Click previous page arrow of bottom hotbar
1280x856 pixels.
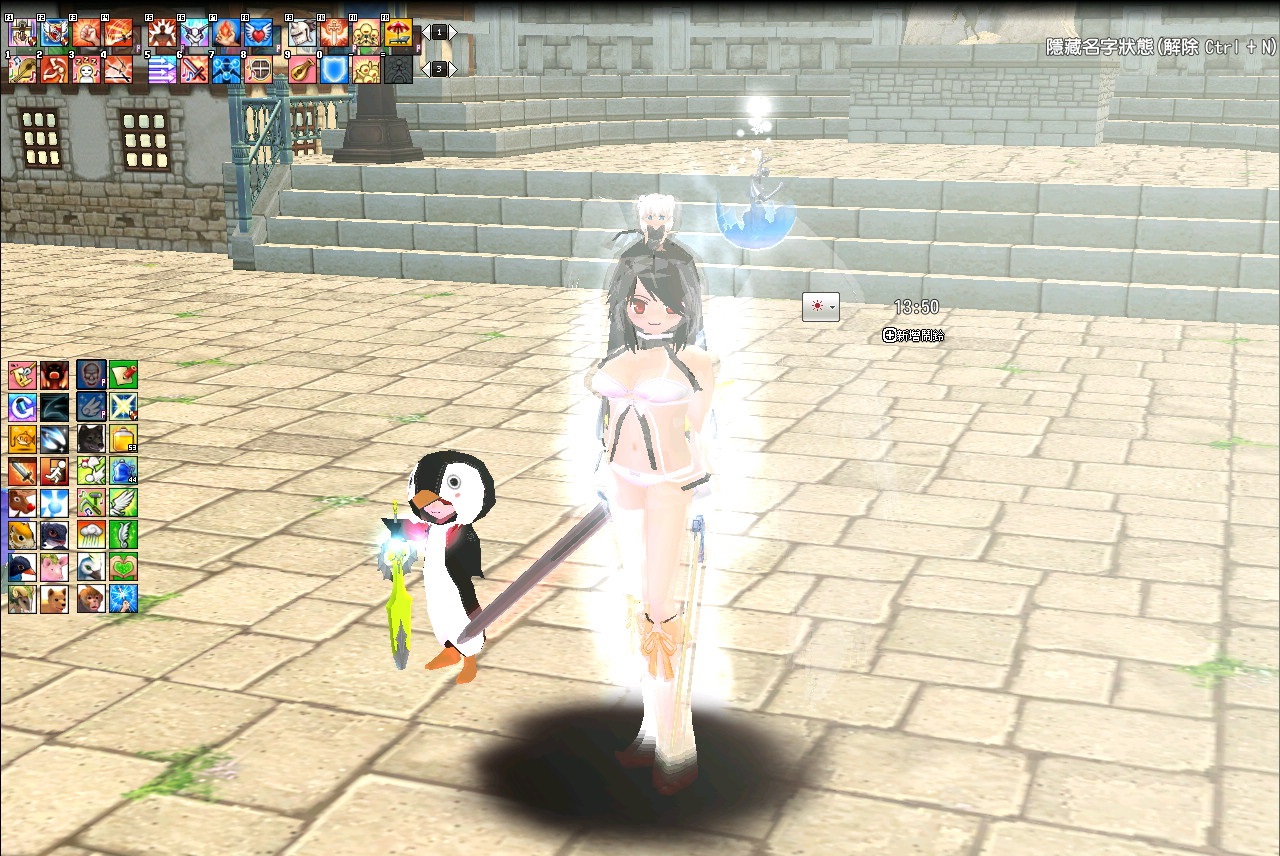coord(424,69)
